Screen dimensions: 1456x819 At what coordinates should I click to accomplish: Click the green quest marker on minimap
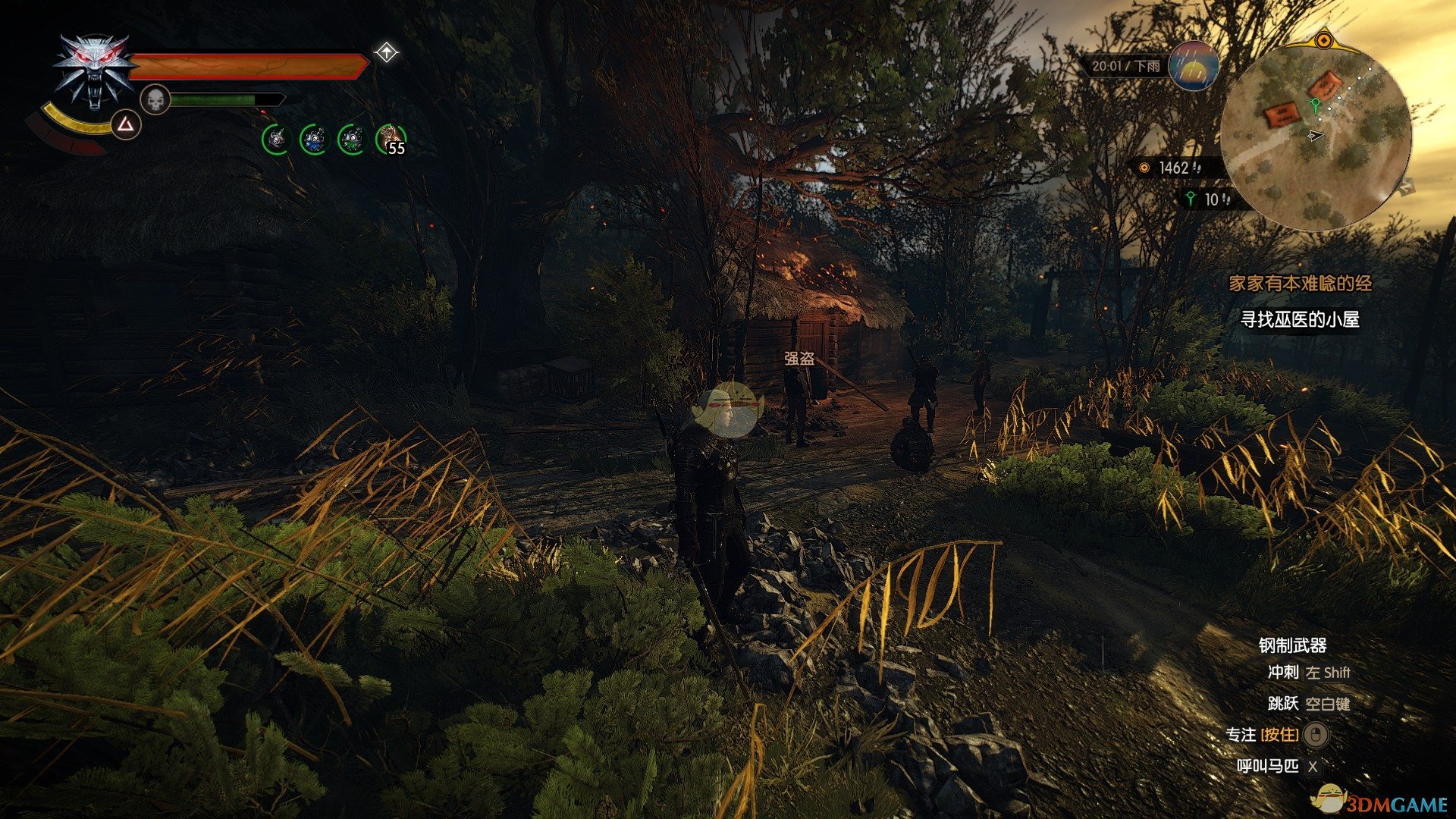(1316, 105)
